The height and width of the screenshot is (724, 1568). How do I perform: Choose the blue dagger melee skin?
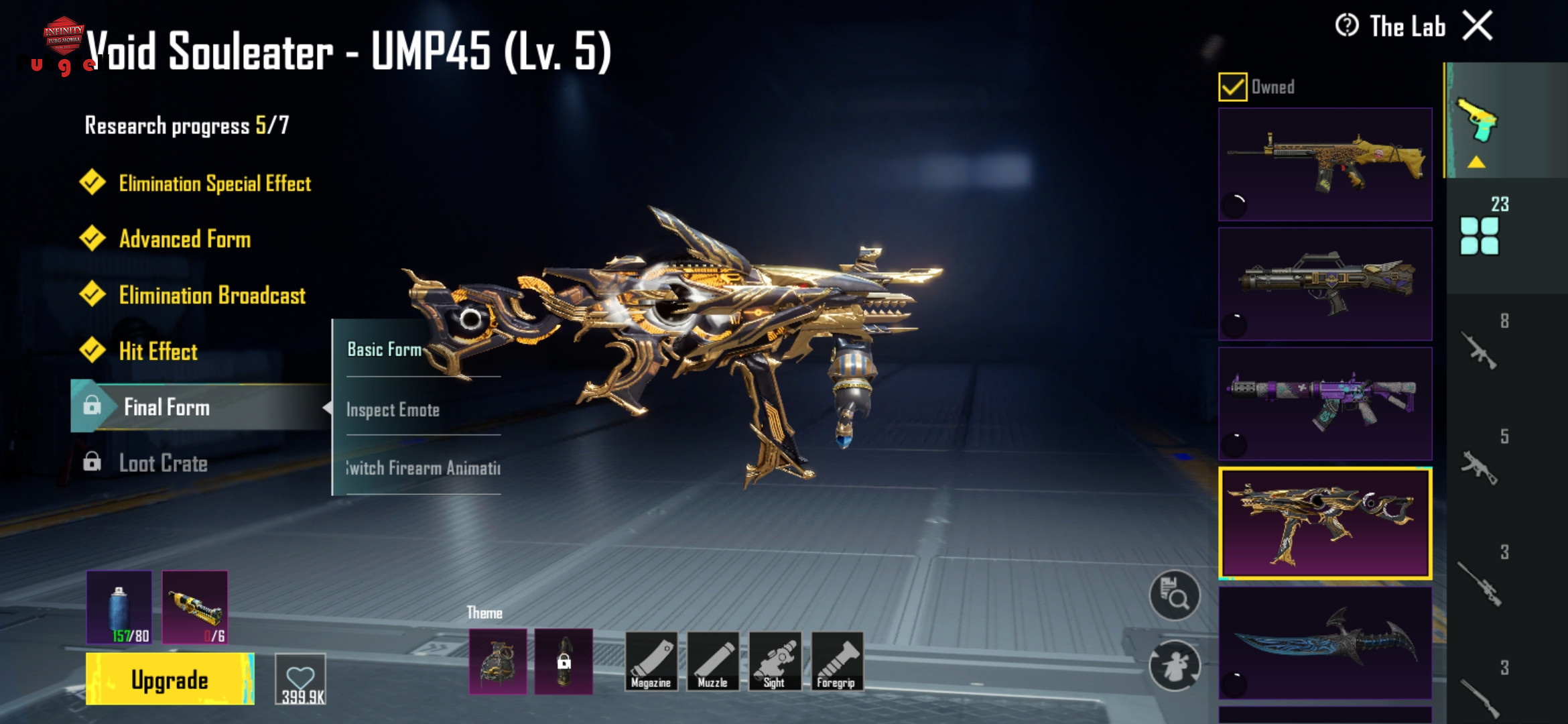point(1325,644)
